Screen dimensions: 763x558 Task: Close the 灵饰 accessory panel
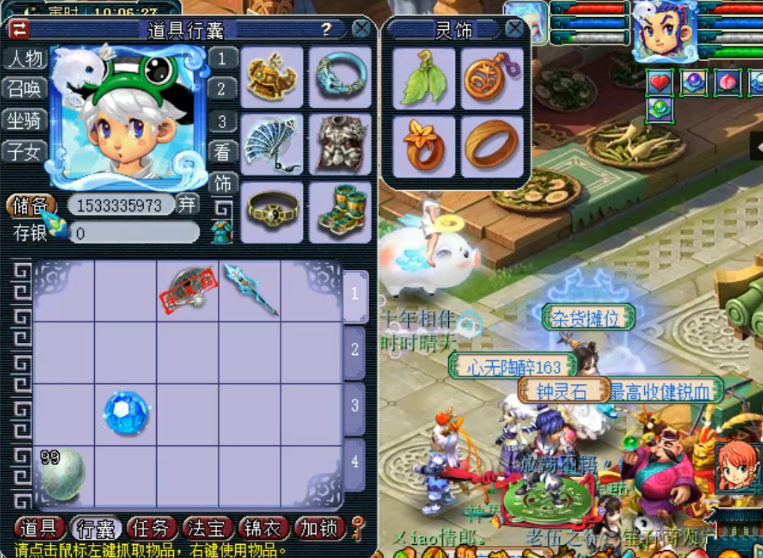[514, 29]
